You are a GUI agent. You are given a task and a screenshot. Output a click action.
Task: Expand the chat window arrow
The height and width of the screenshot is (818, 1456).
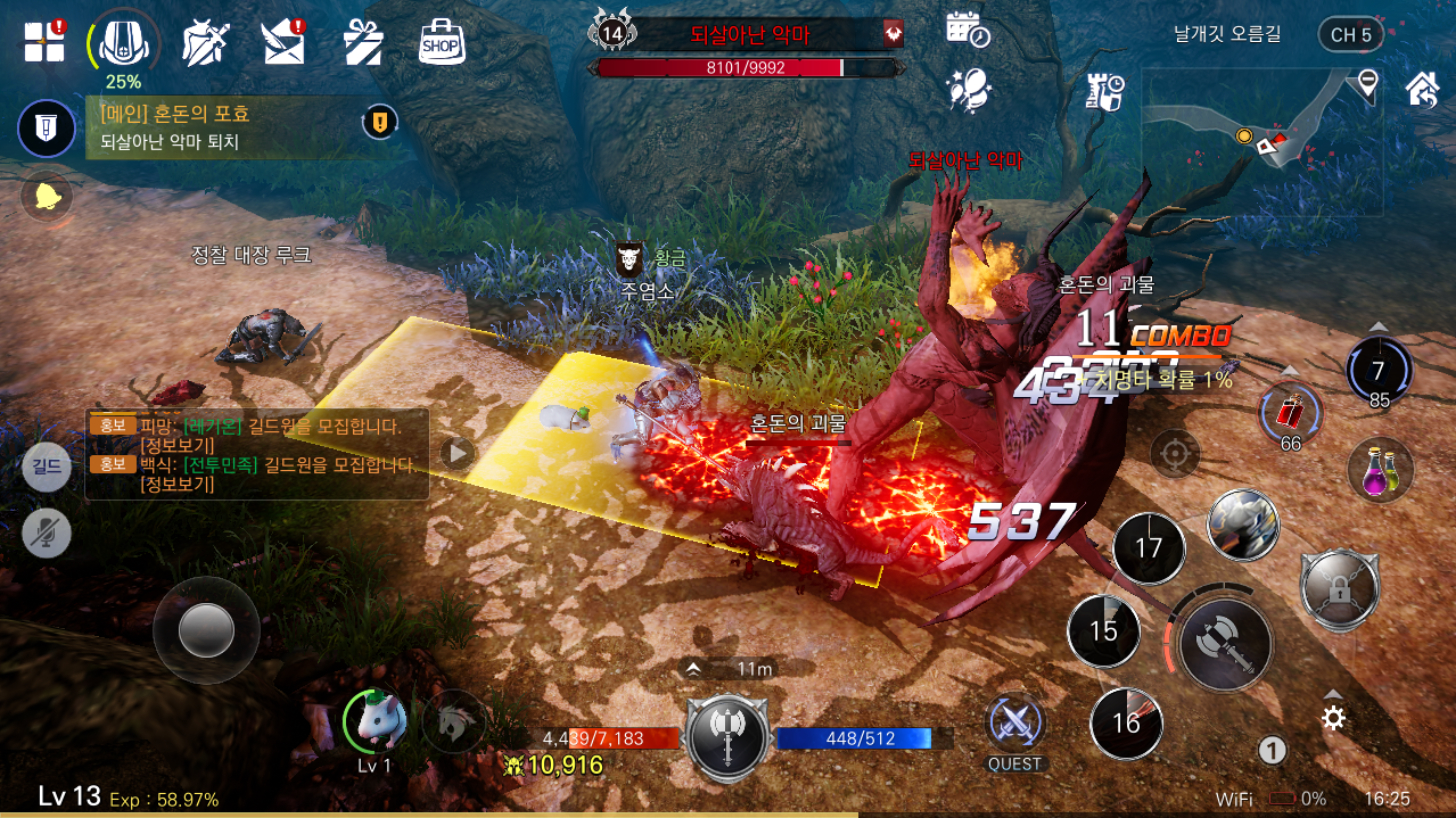(457, 453)
